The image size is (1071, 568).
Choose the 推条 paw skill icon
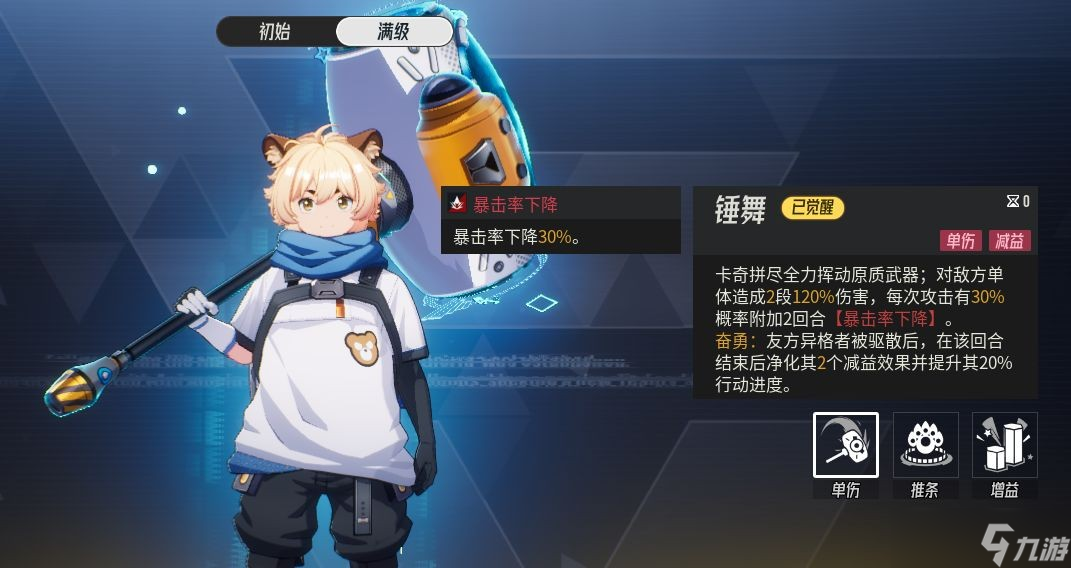[925, 445]
